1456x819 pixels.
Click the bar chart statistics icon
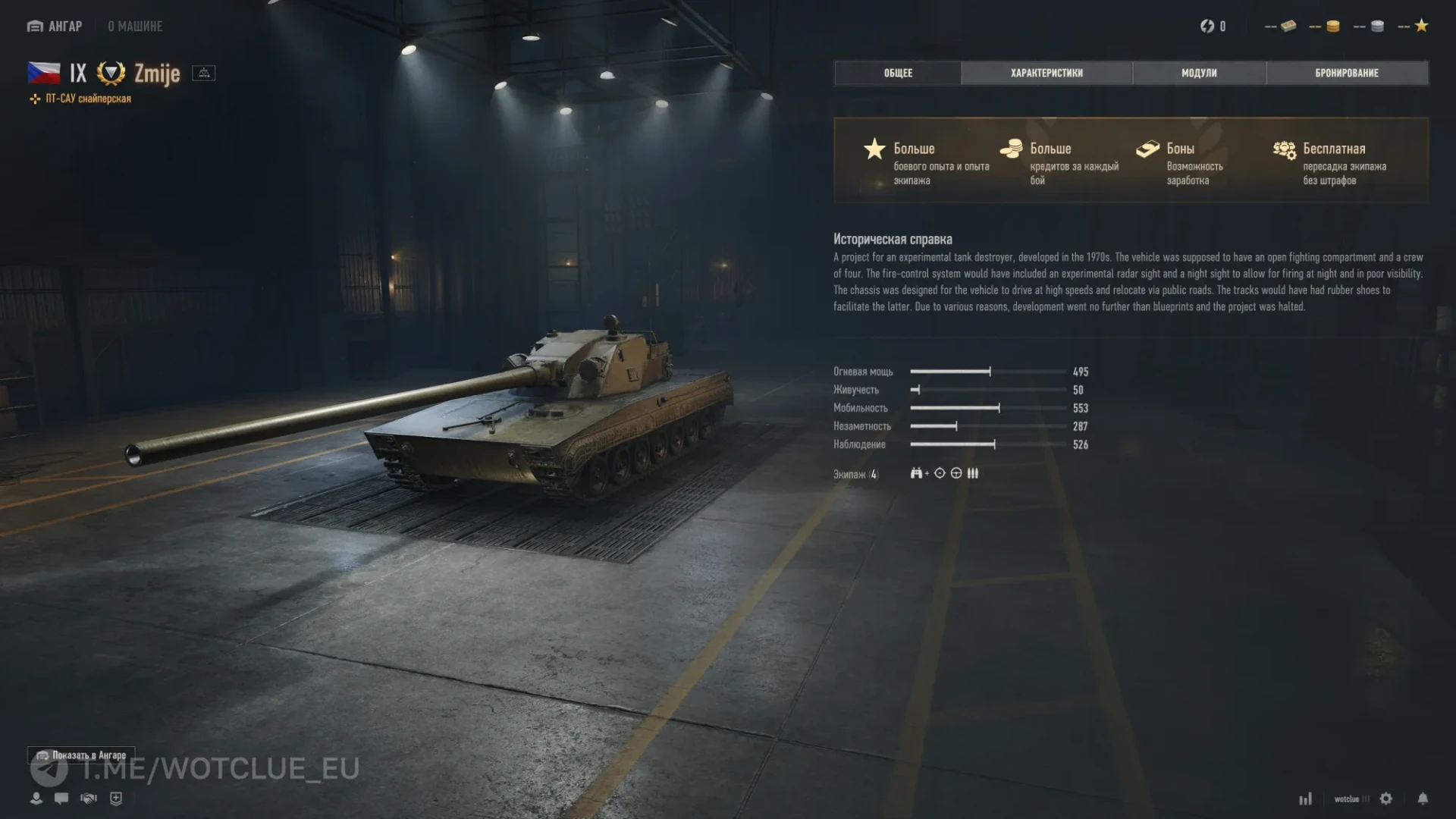tap(1305, 799)
